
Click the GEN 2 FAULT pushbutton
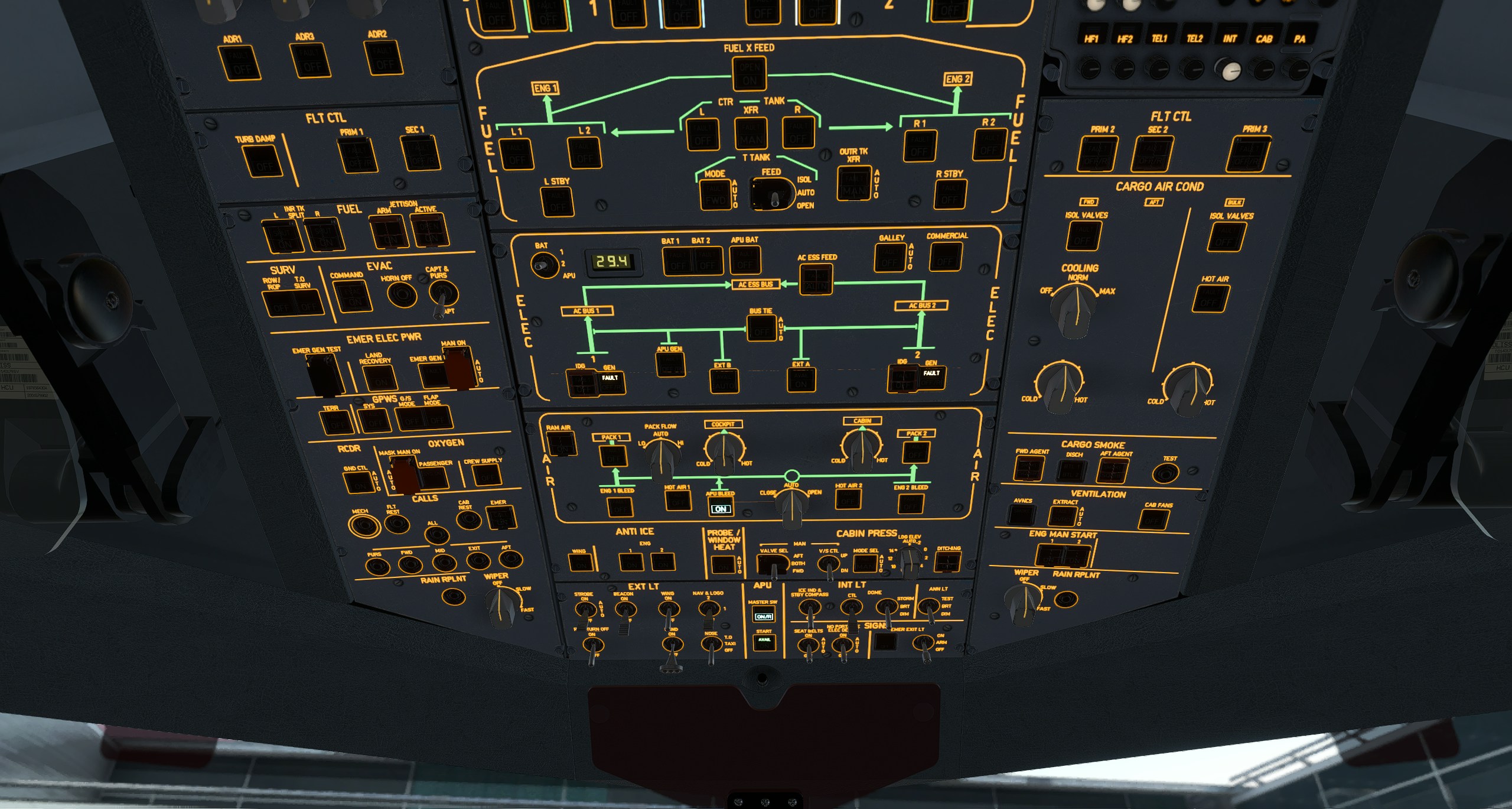[931, 376]
